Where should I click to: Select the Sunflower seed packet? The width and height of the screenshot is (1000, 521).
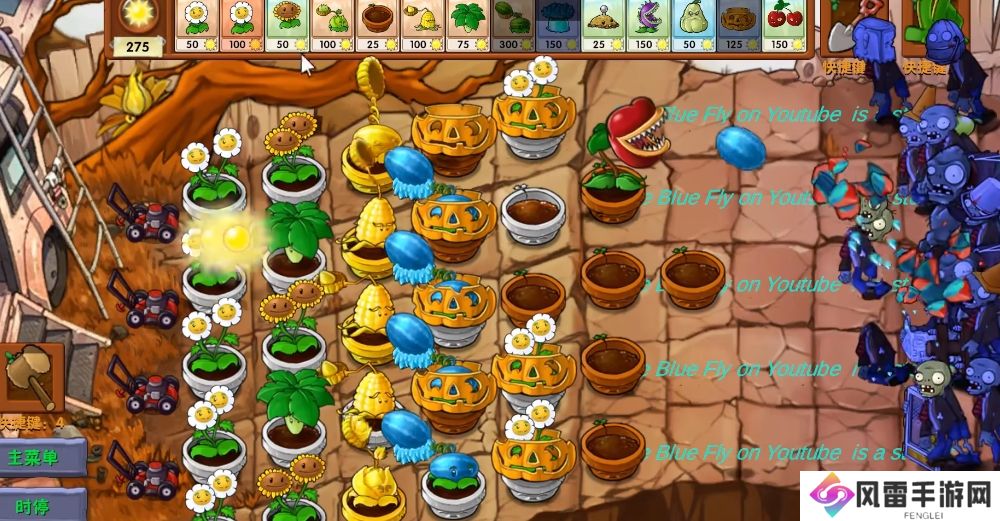point(287,25)
